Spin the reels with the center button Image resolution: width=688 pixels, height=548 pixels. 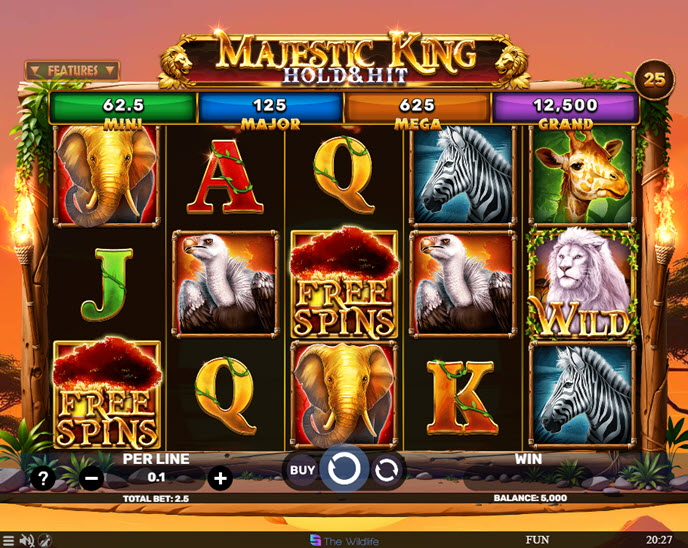(x=343, y=468)
